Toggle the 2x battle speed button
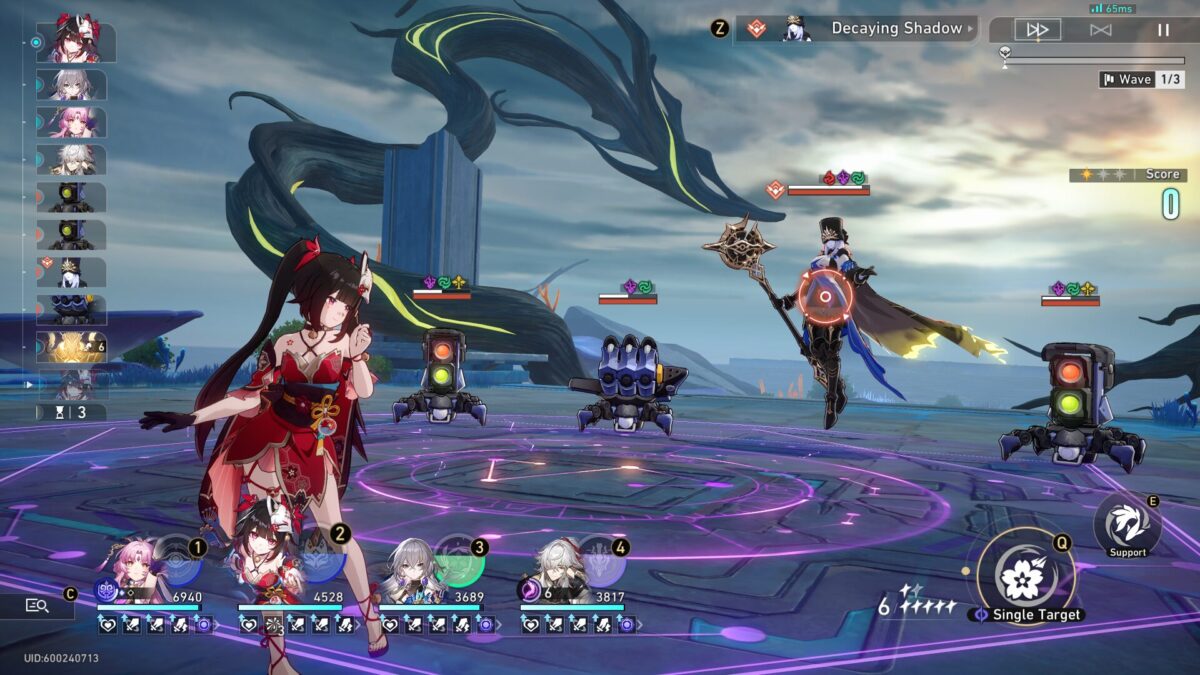Image resolution: width=1200 pixels, height=675 pixels. pyautogui.click(x=1037, y=30)
